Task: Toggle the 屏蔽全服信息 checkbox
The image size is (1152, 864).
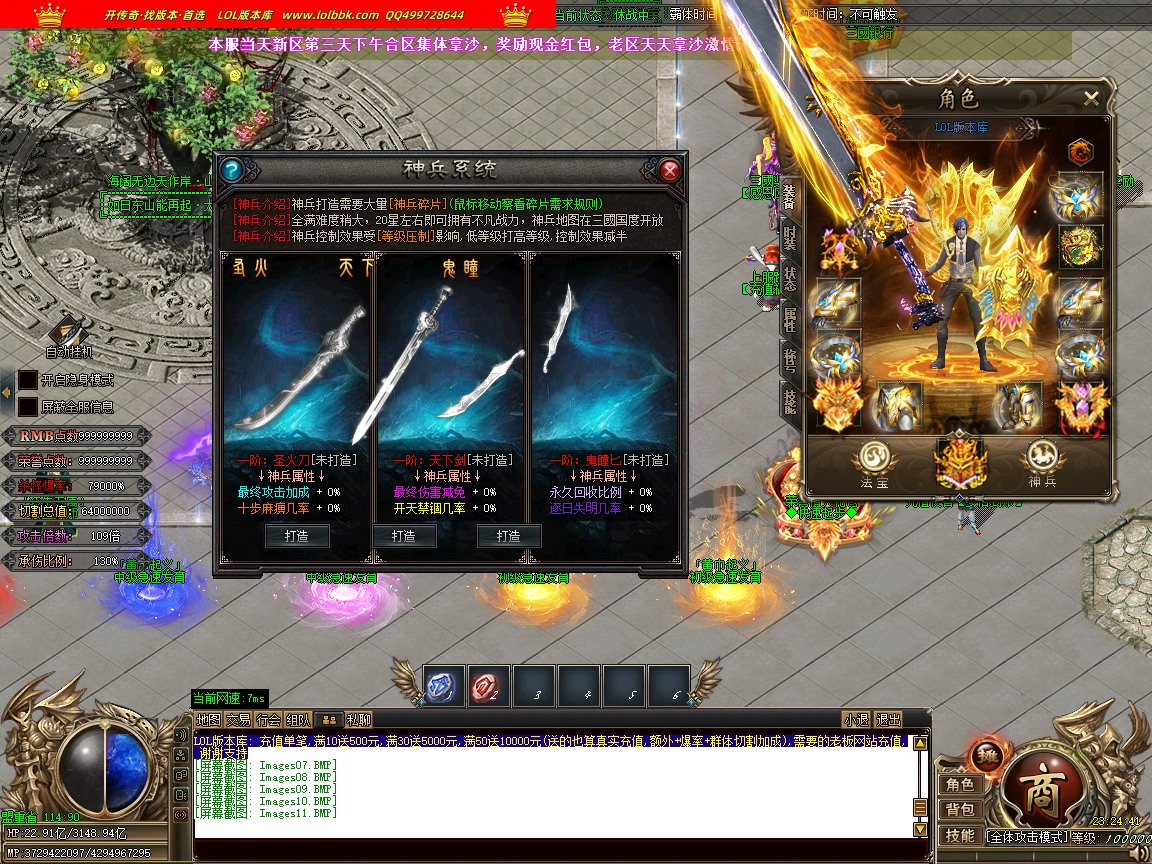Action: (x=27, y=407)
